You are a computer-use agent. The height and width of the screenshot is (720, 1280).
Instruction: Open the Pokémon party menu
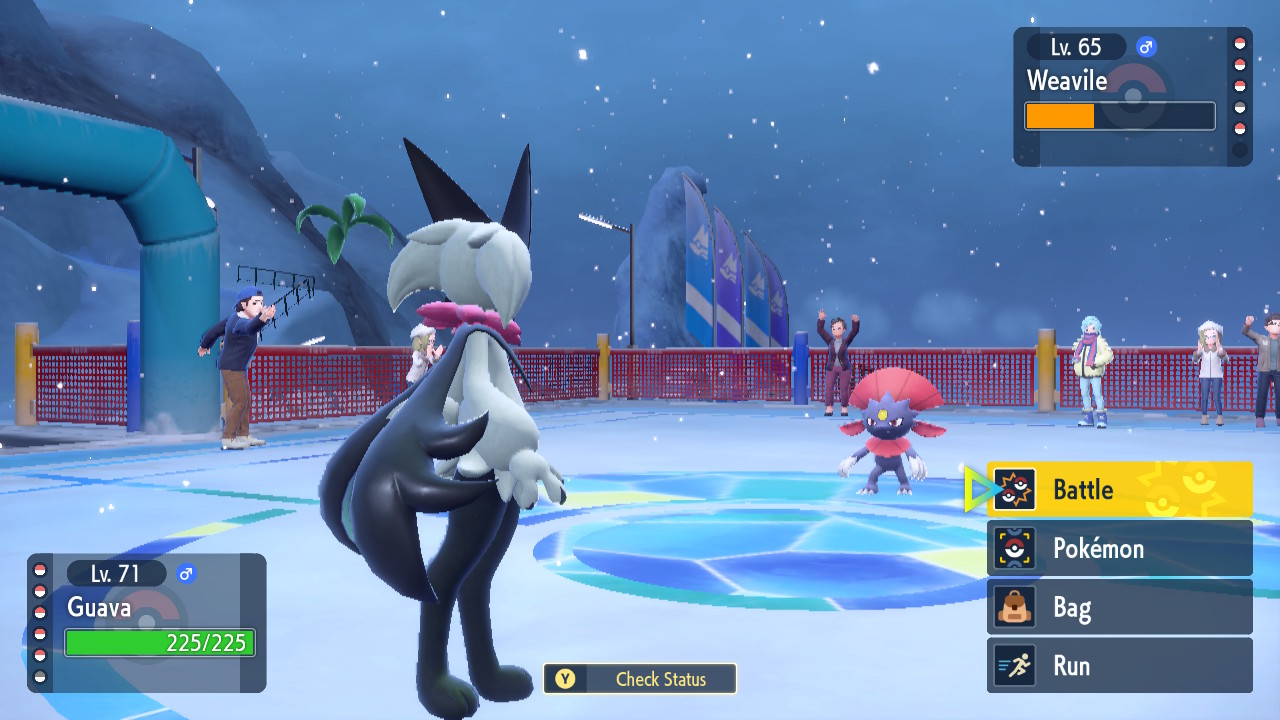click(x=1119, y=548)
